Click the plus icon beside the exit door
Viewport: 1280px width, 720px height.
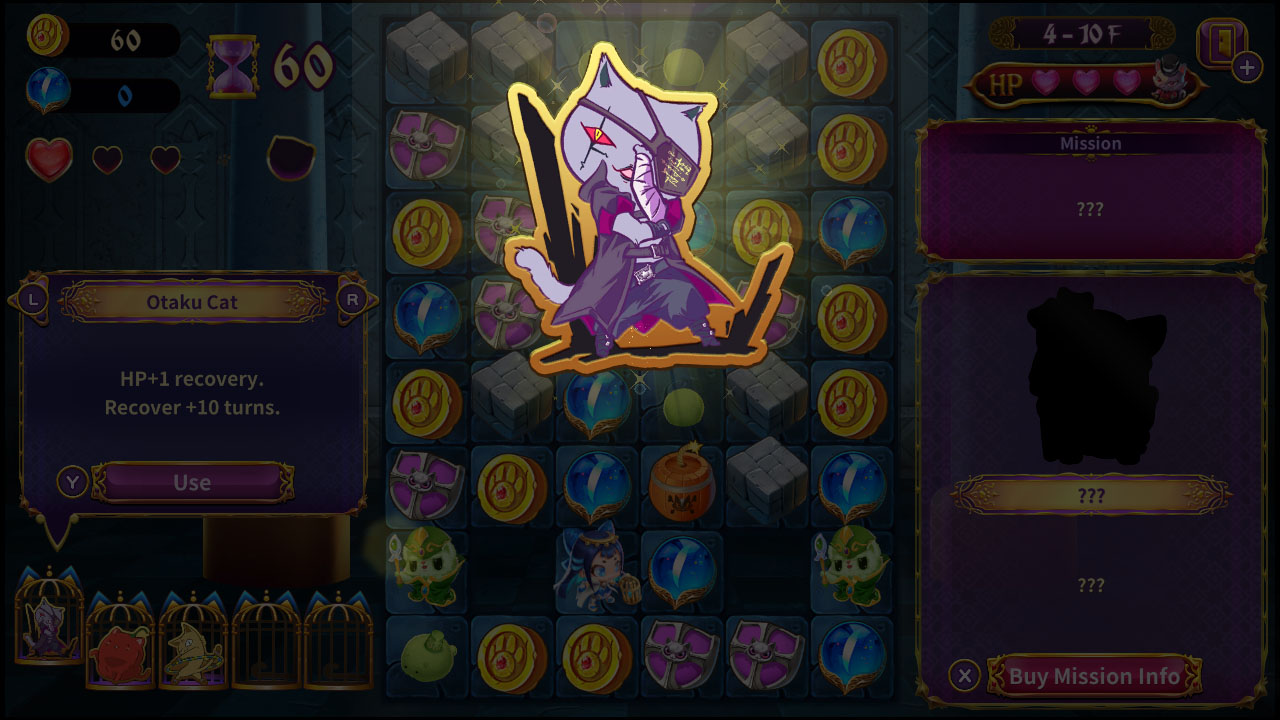tap(1246, 69)
